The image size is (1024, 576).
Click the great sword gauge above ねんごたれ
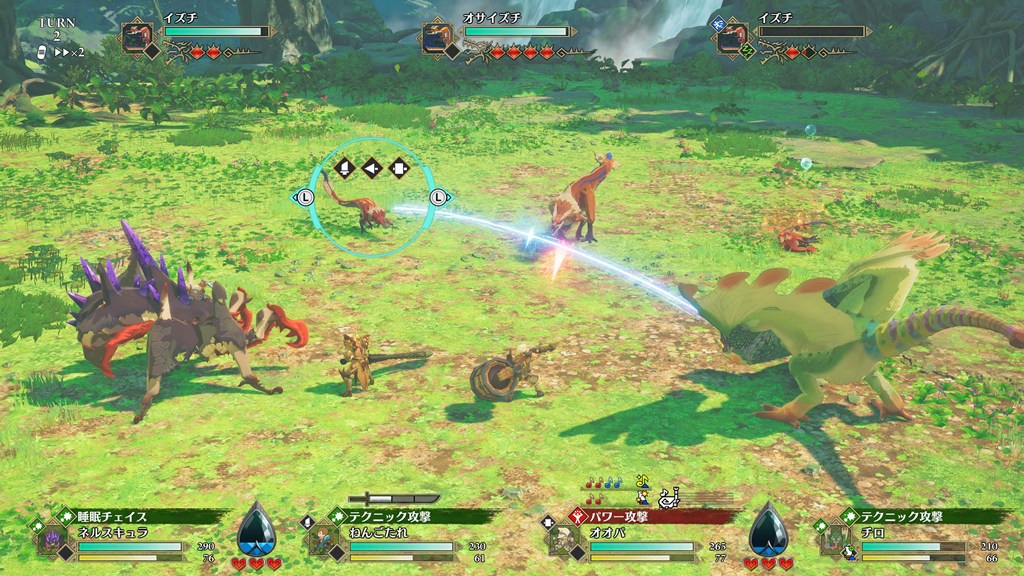400,497
